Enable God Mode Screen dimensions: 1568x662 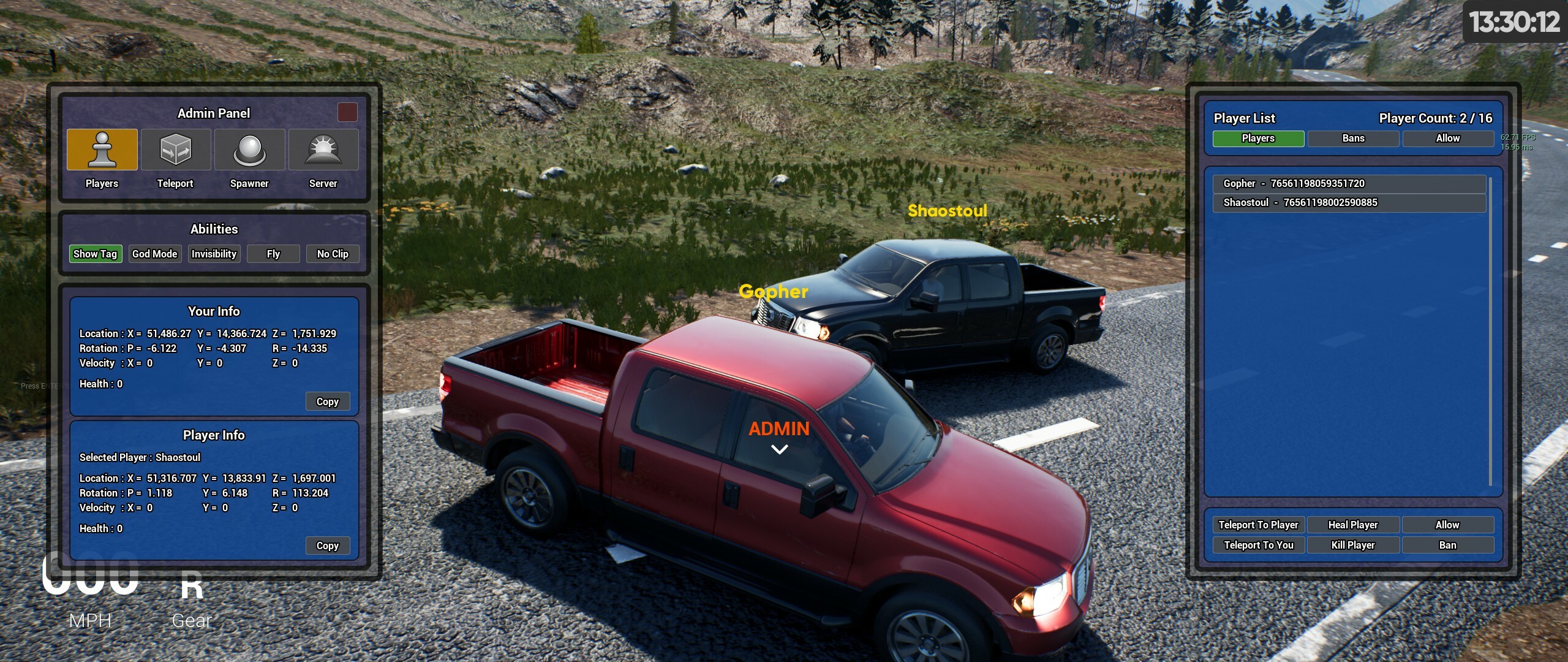[x=154, y=253]
